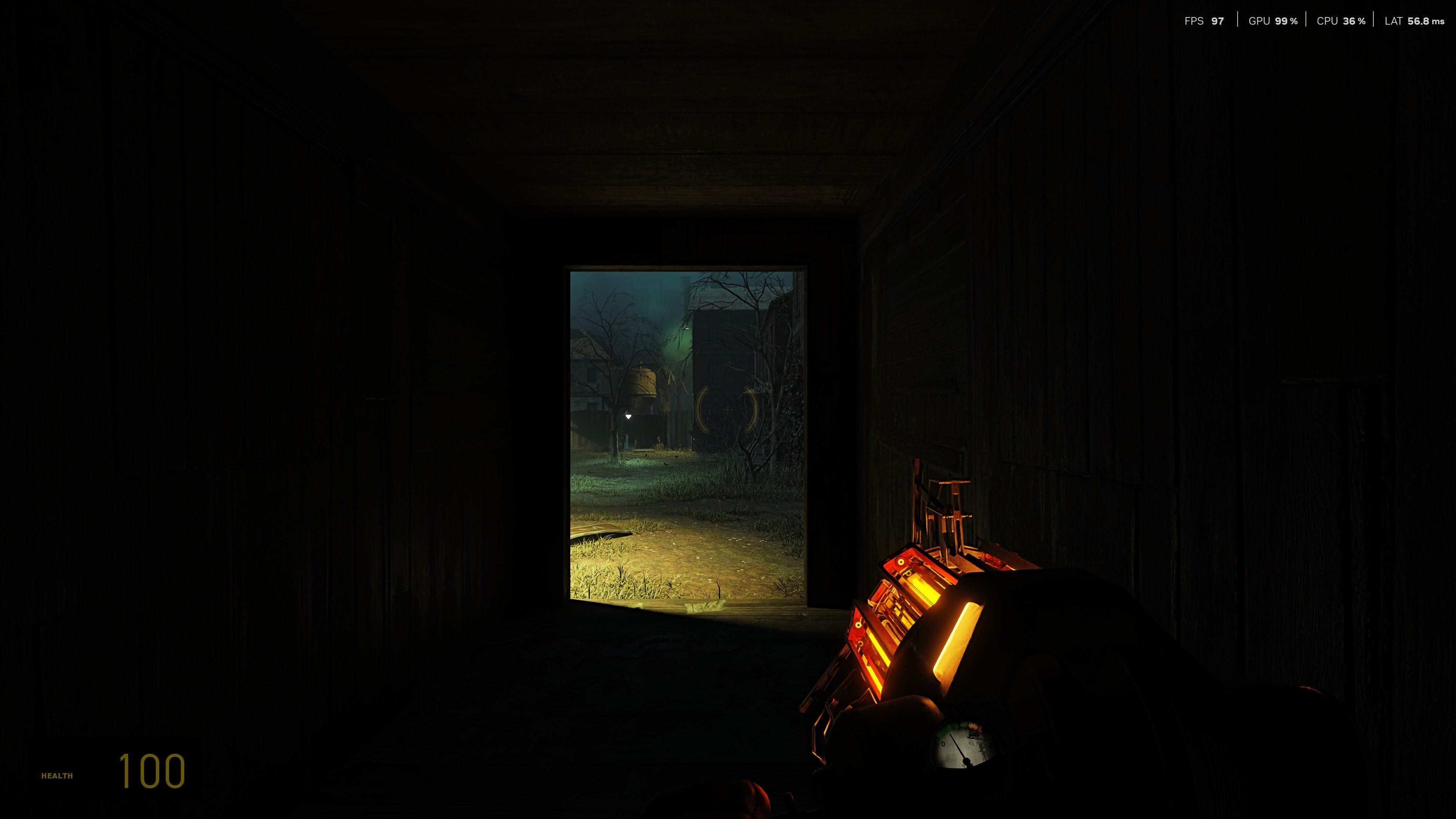Click the 97 FPS number
1456x819 pixels.
1218,22
